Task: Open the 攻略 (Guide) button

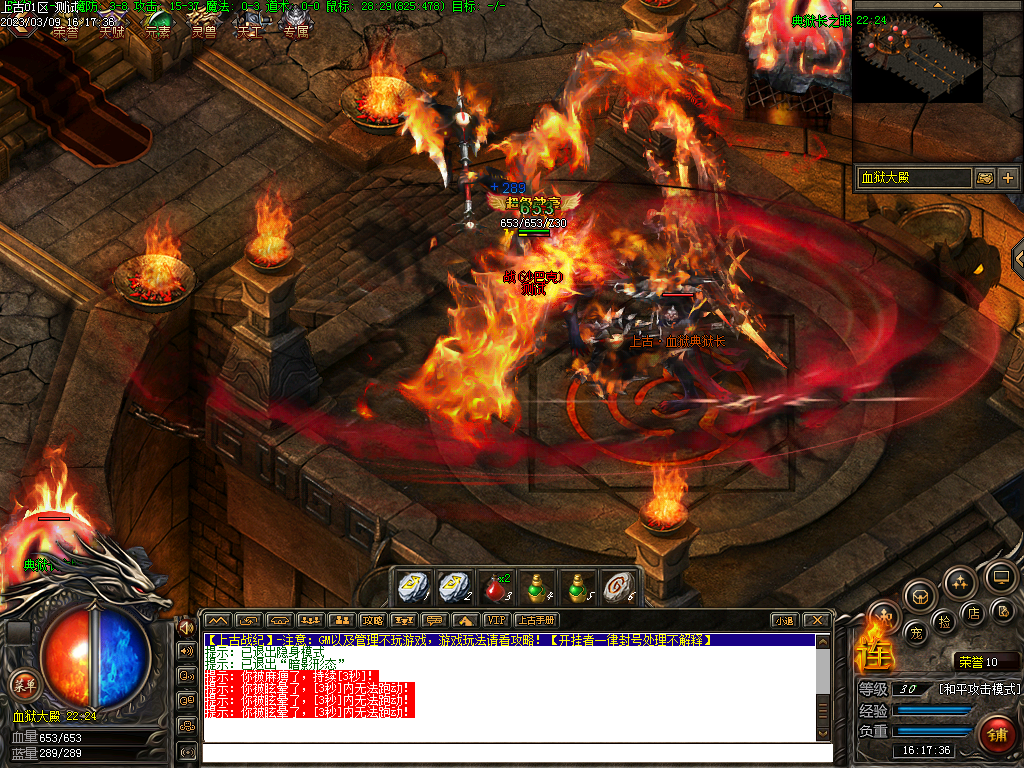Action: [372, 620]
